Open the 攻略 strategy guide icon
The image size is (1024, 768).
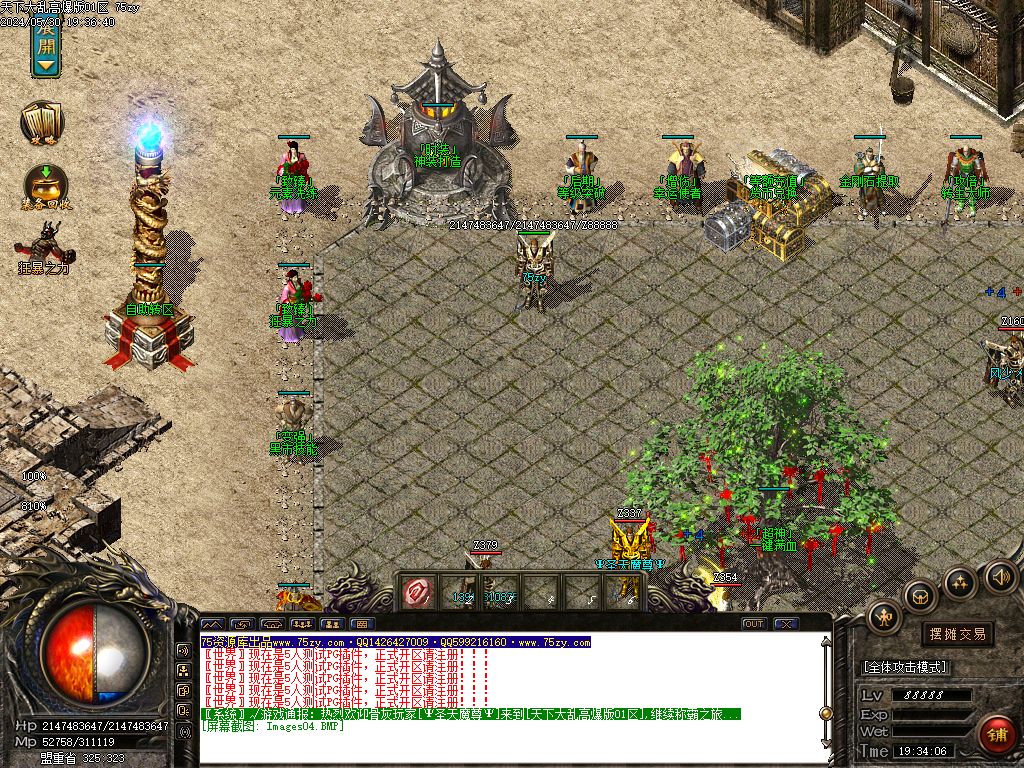42,123
